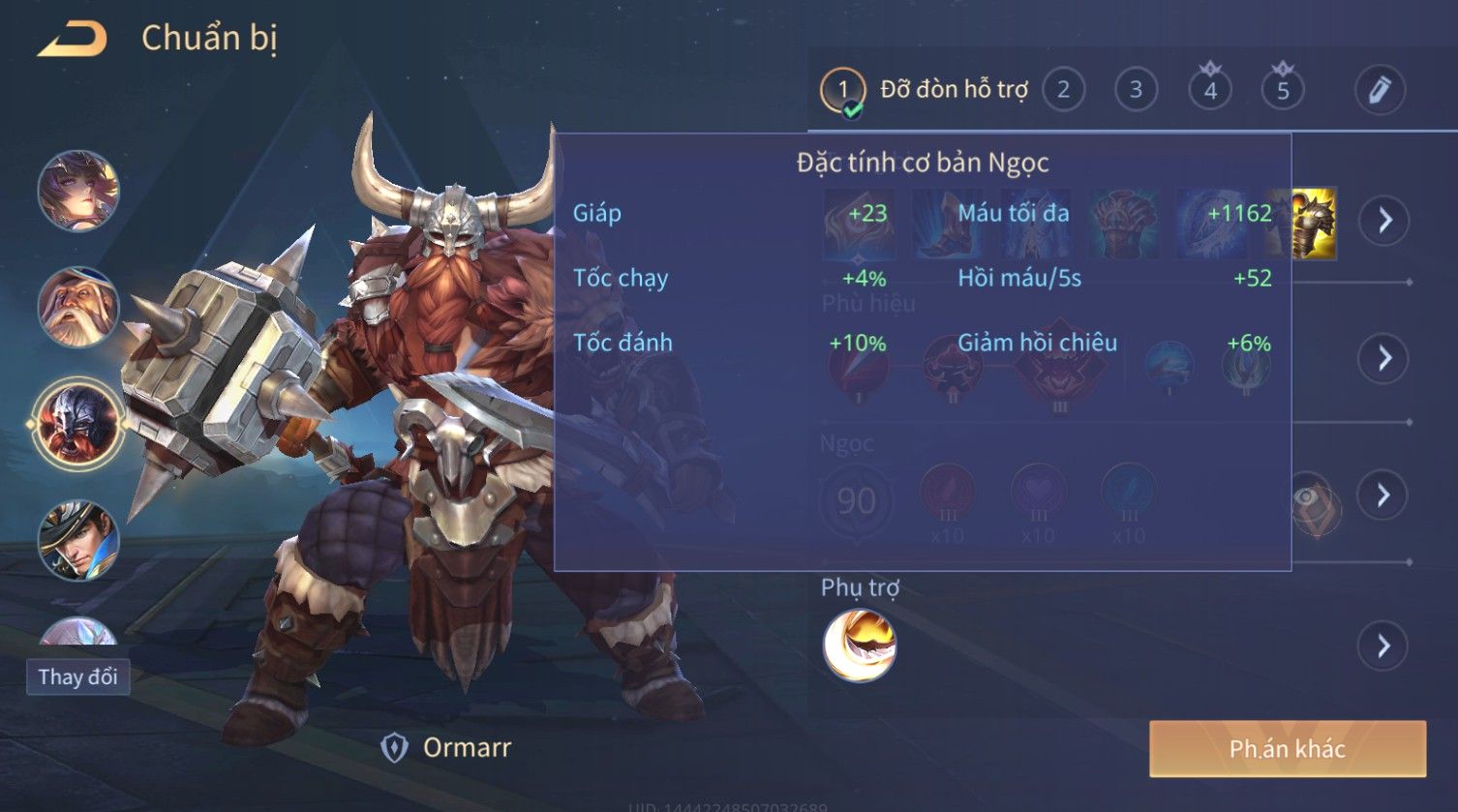Select the active preset 1 circle
The width and height of the screenshot is (1458, 812).
pyautogui.click(x=842, y=90)
